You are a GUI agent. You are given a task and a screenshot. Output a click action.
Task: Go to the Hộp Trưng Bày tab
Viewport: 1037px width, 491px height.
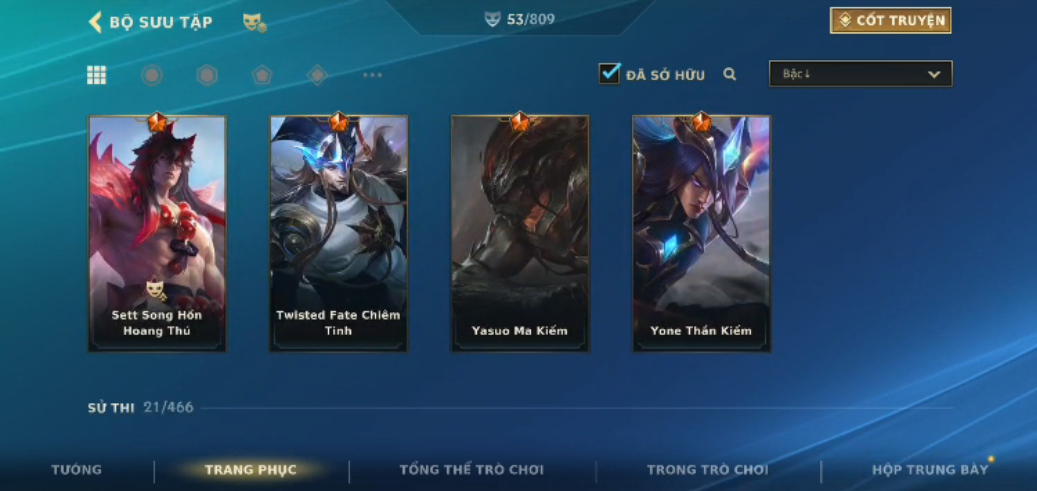coord(929,470)
